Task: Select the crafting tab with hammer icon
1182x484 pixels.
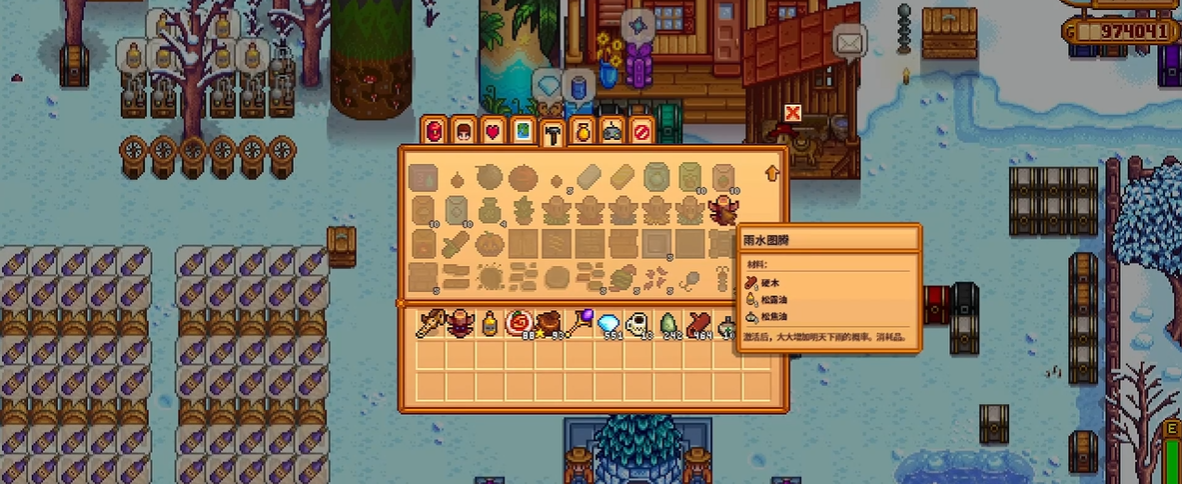Action: [551, 133]
